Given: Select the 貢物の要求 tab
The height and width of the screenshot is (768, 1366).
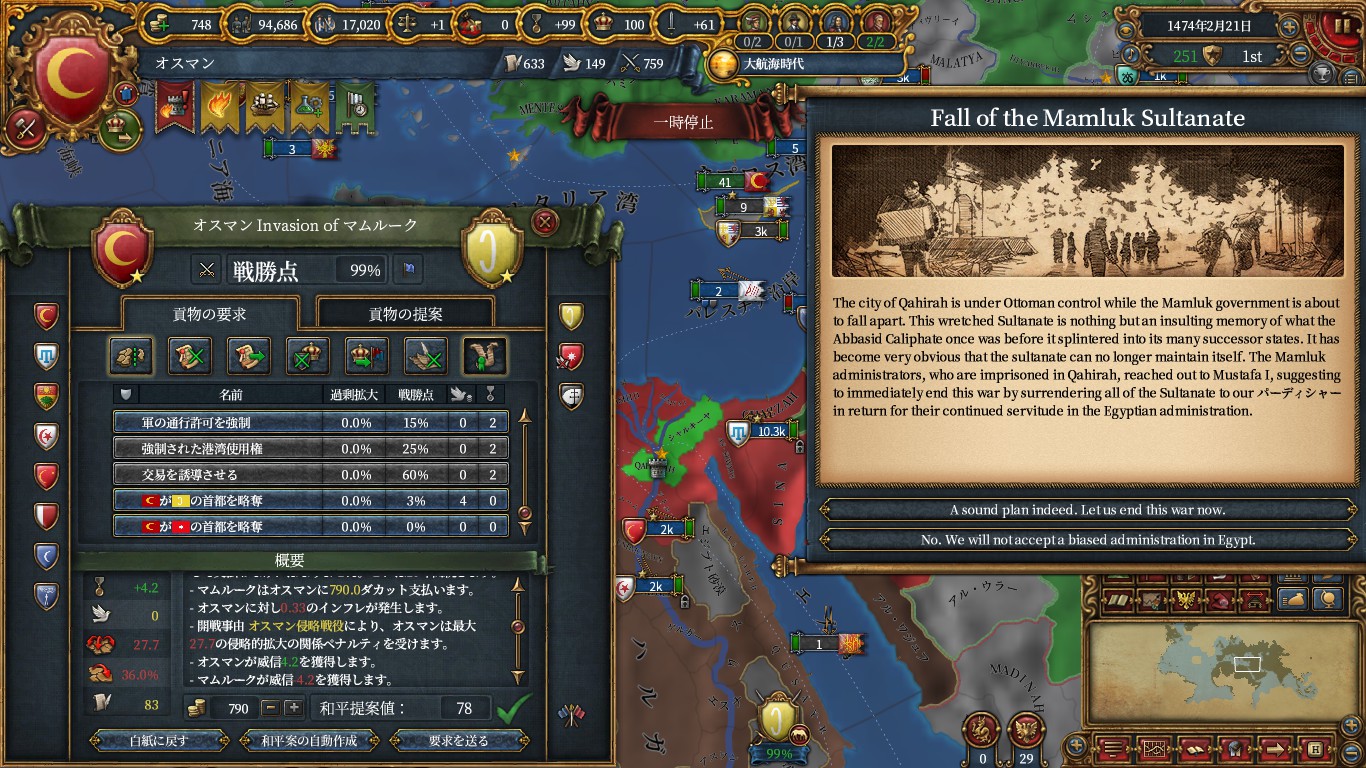Looking at the screenshot, I should coord(210,314).
